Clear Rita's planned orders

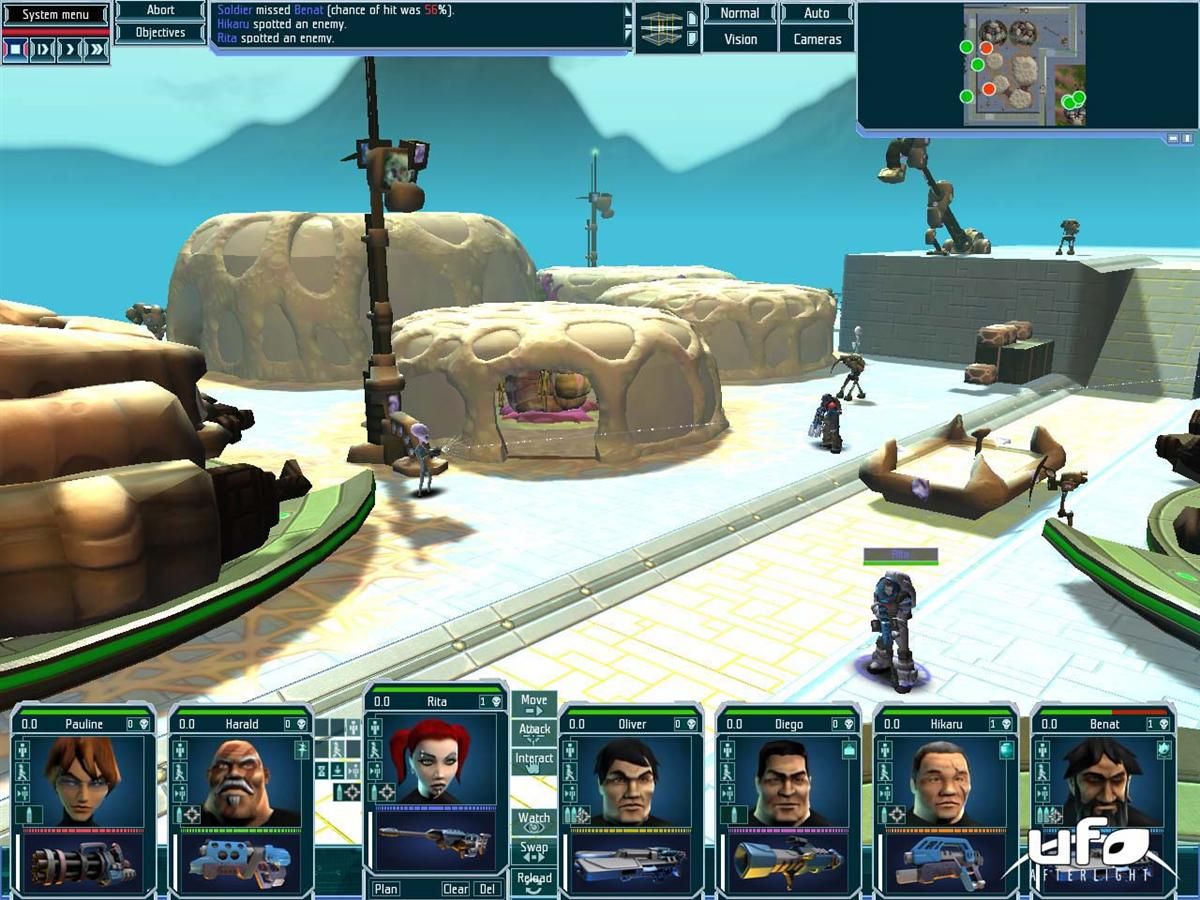(x=455, y=889)
